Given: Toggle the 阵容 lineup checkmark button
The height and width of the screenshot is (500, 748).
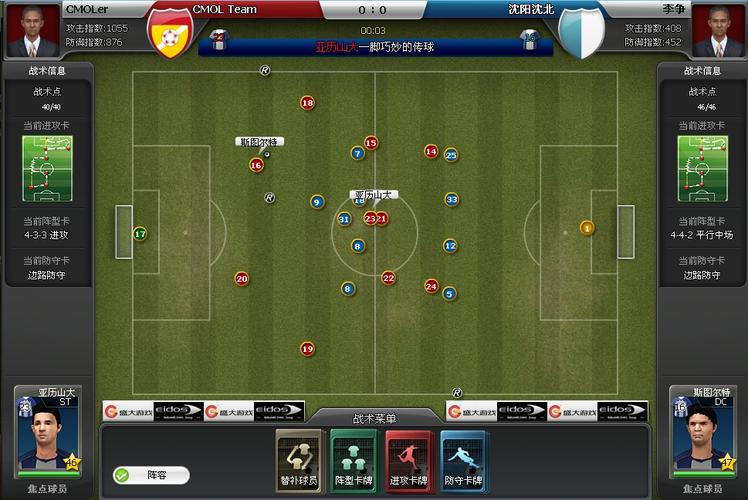Looking at the screenshot, I should pos(124,476).
